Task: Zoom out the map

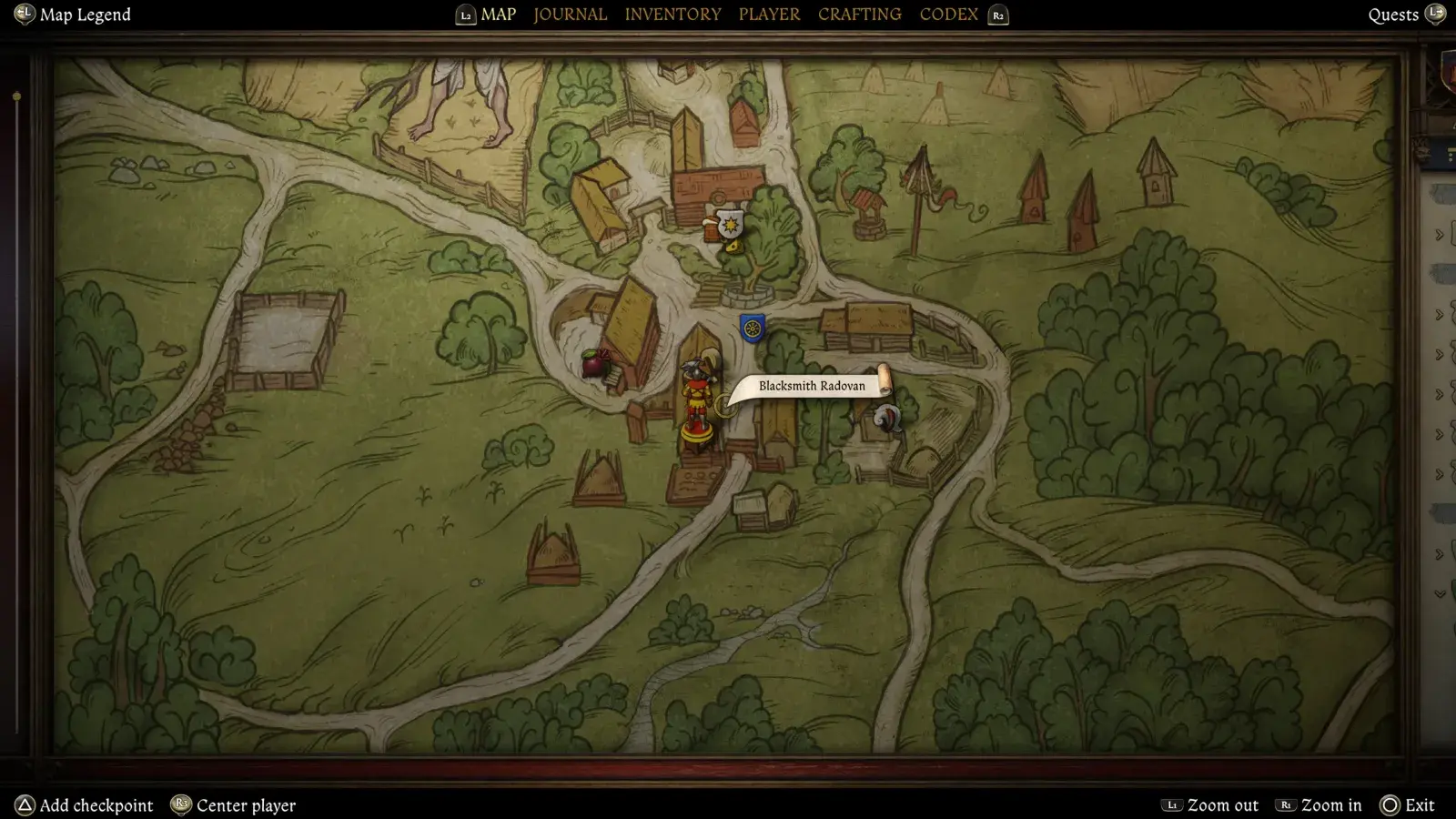Action: coord(1221,805)
